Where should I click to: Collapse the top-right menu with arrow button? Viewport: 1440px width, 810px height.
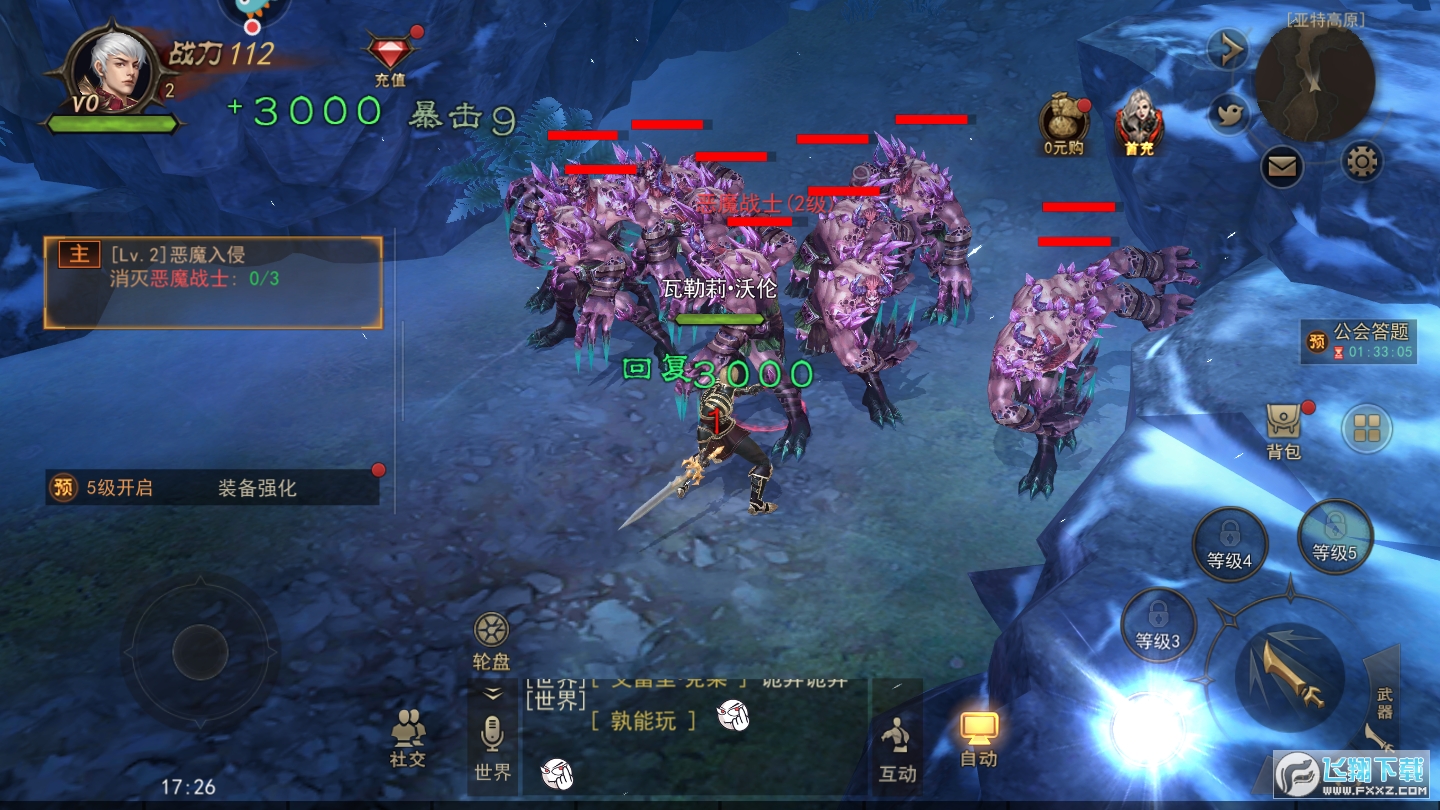pos(1227,49)
